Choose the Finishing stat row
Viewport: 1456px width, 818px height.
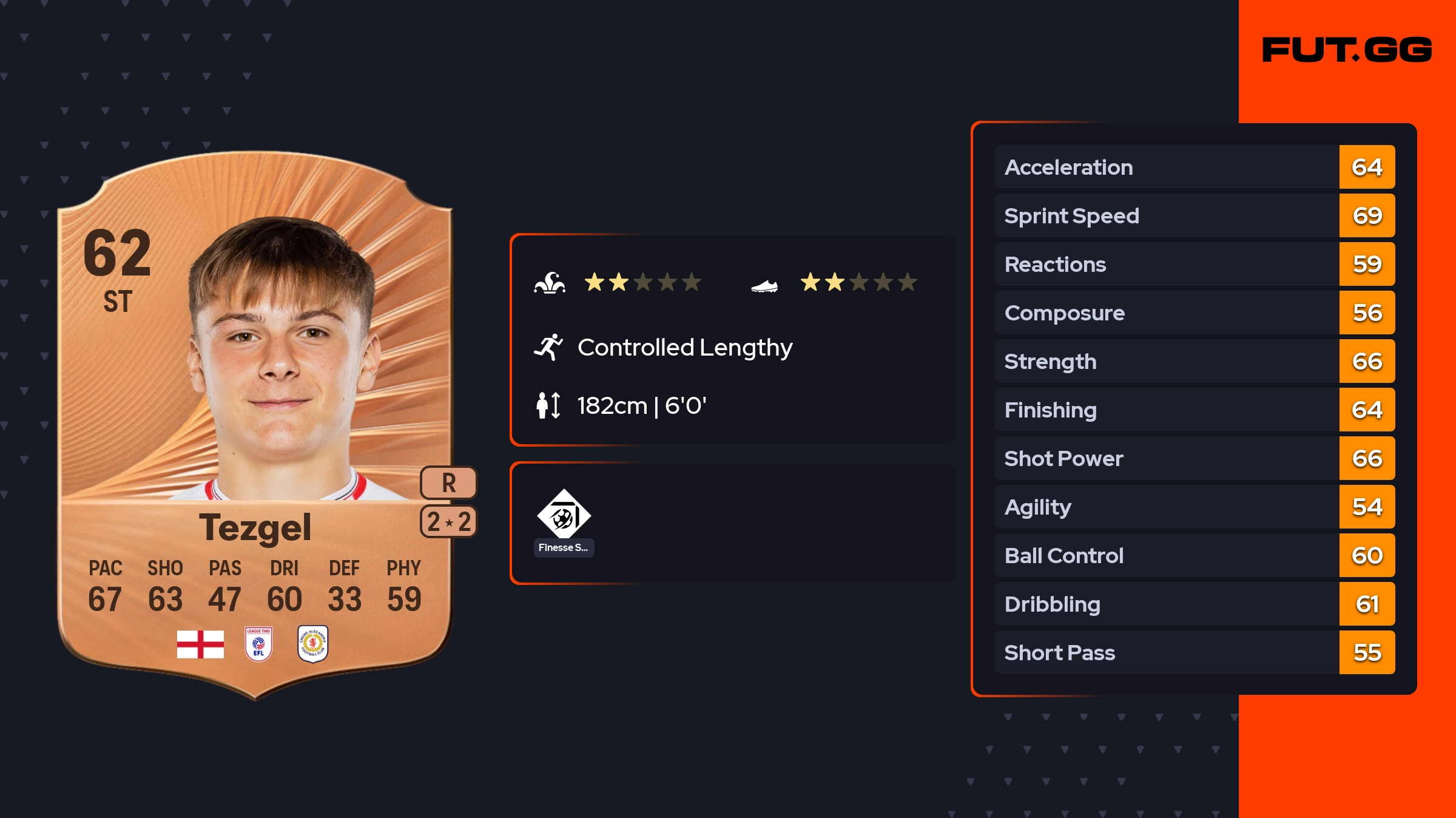pos(1194,410)
